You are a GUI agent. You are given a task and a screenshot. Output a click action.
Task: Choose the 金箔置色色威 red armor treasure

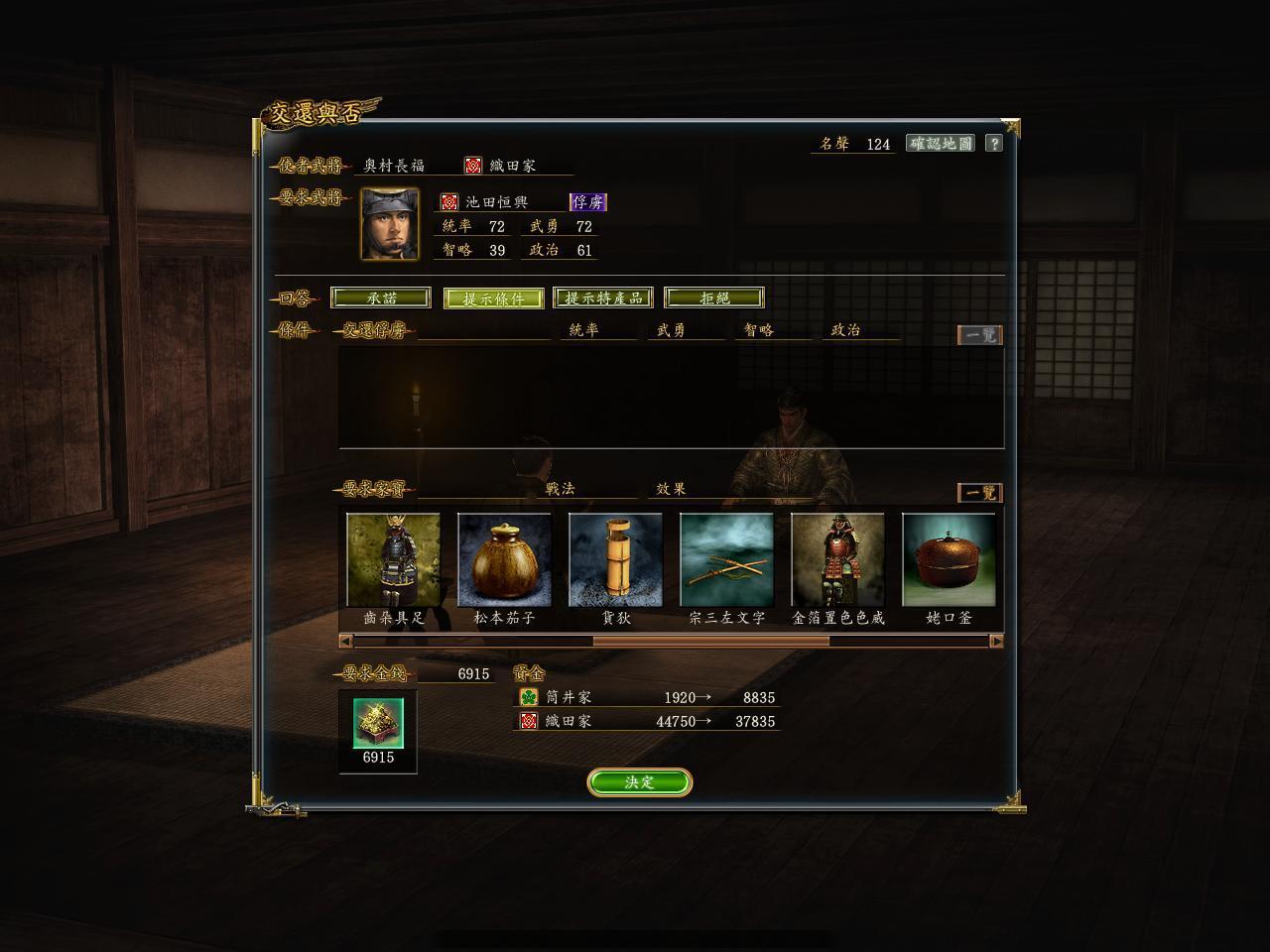click(x=837, y=560)
